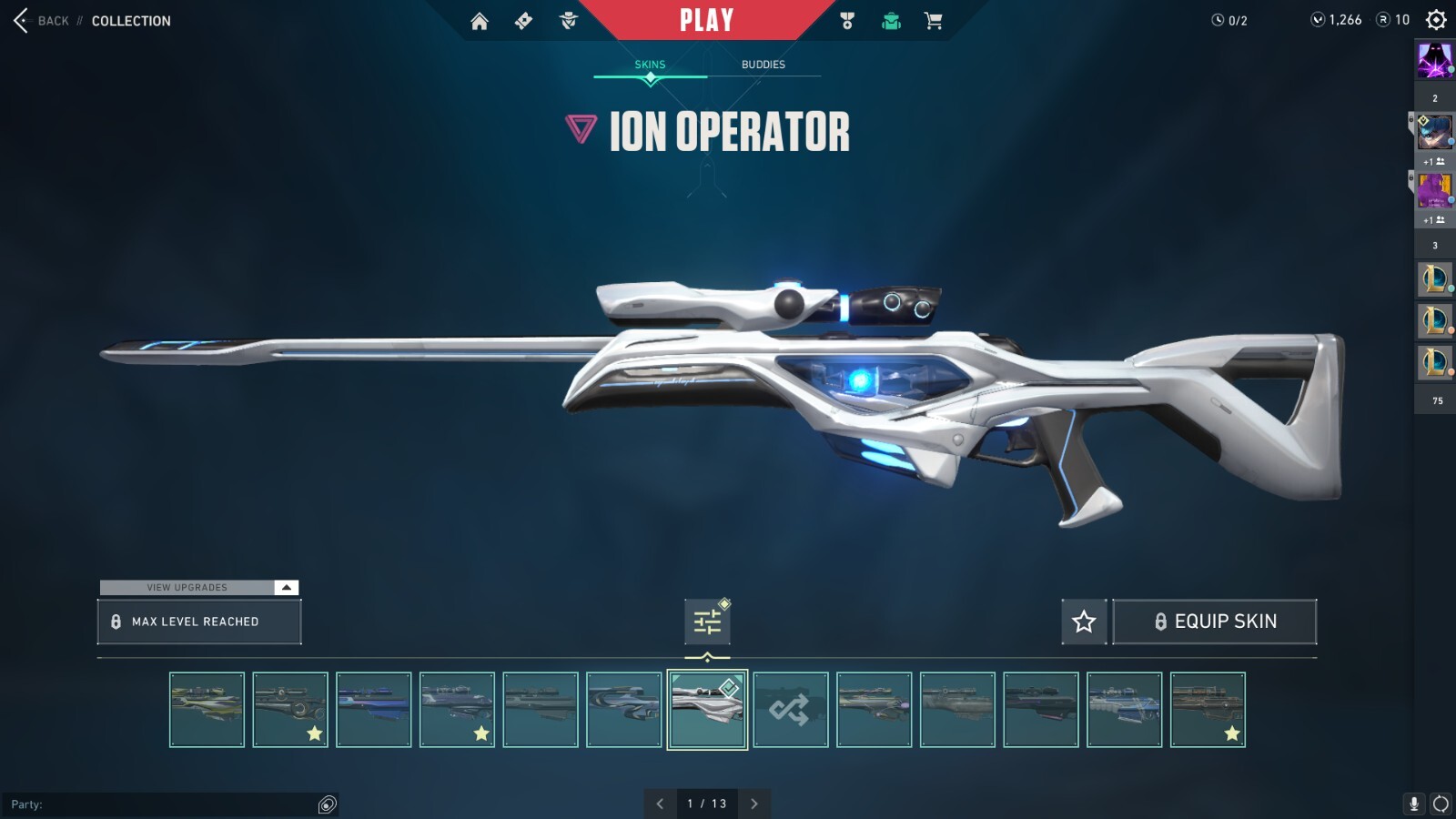1456x819 pixels.
Task: Open the skin variant customization icon
Action: click(x=707, y=620)
